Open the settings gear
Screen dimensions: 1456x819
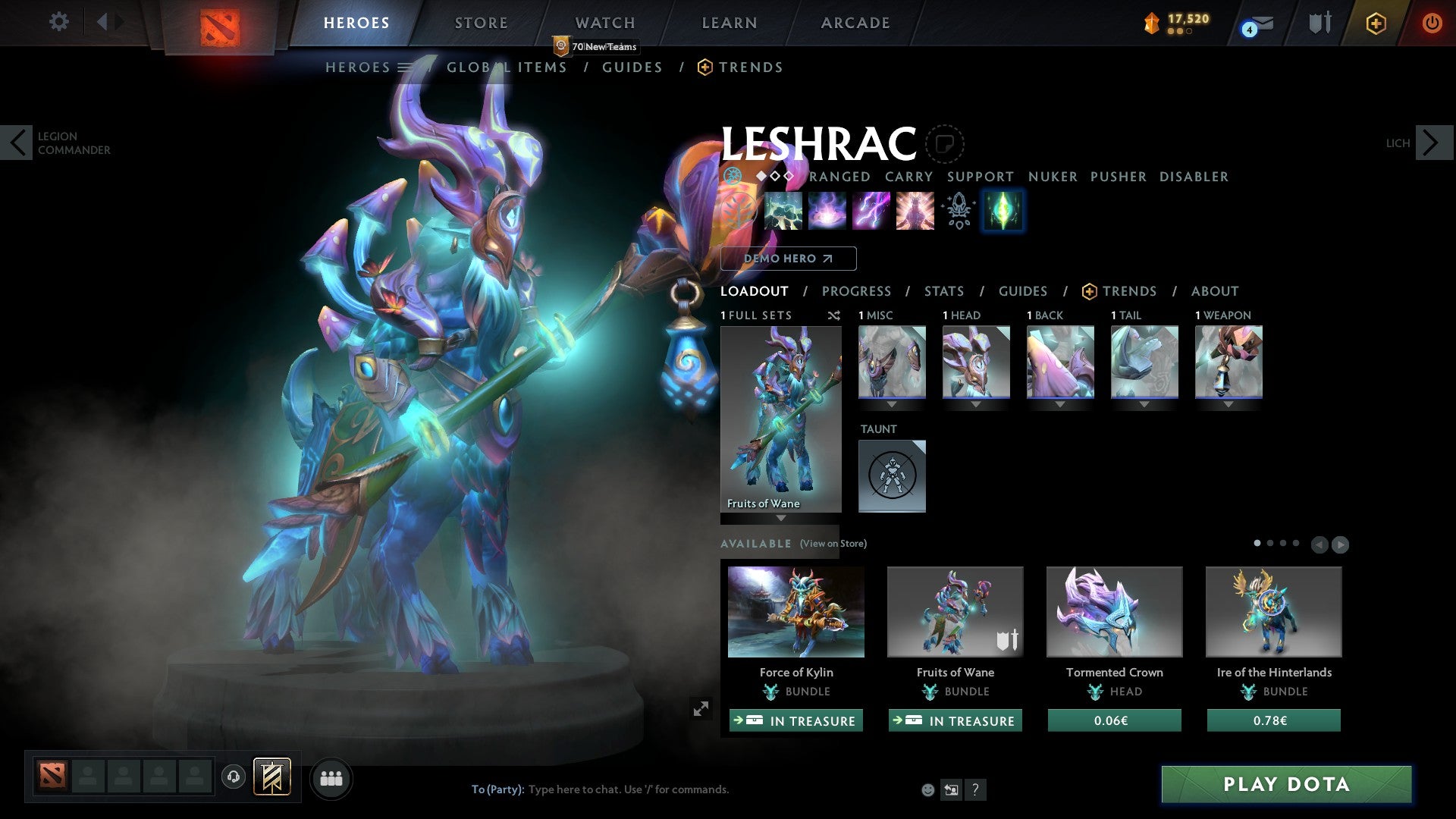coord(58,22)
